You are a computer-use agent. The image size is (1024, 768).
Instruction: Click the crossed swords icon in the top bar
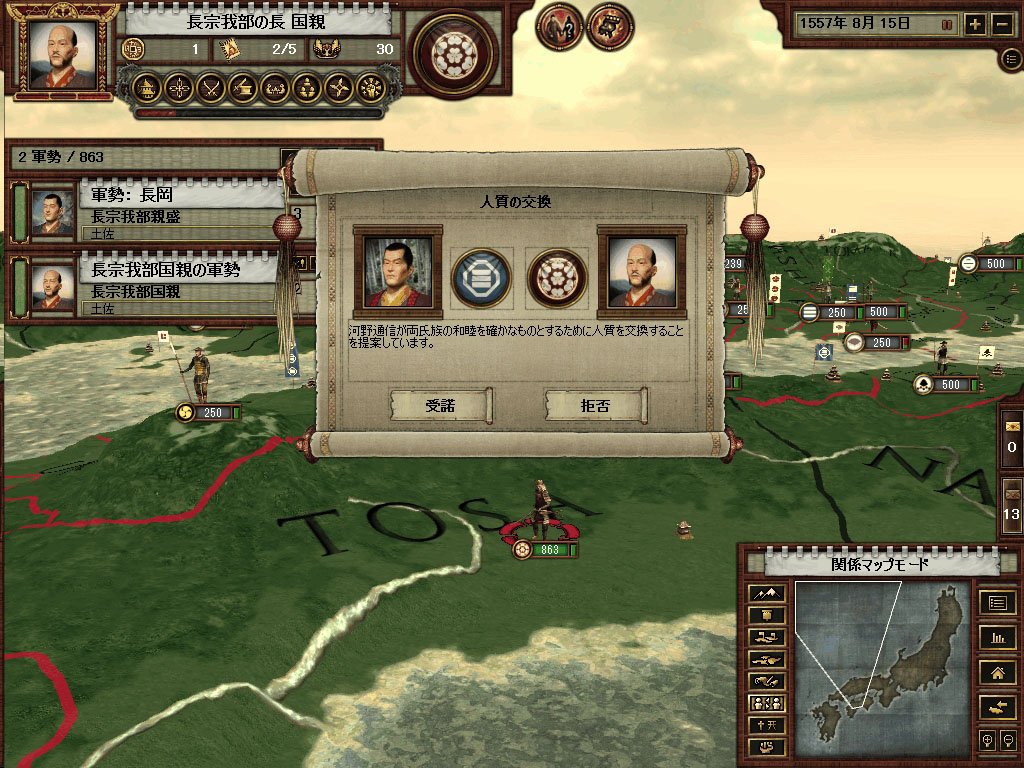(210, 88)
